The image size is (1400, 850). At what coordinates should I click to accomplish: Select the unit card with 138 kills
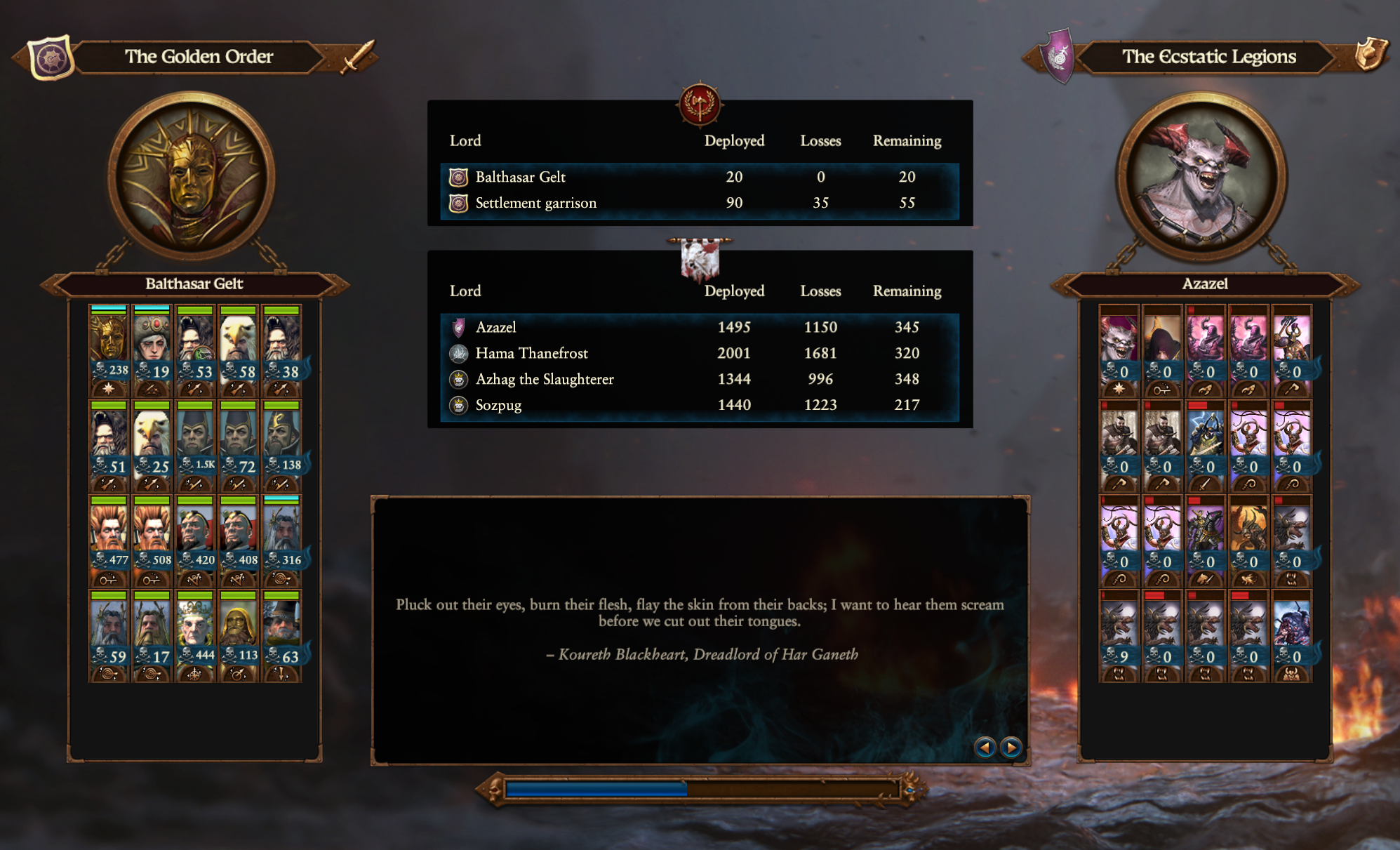(x=281, y=445)
